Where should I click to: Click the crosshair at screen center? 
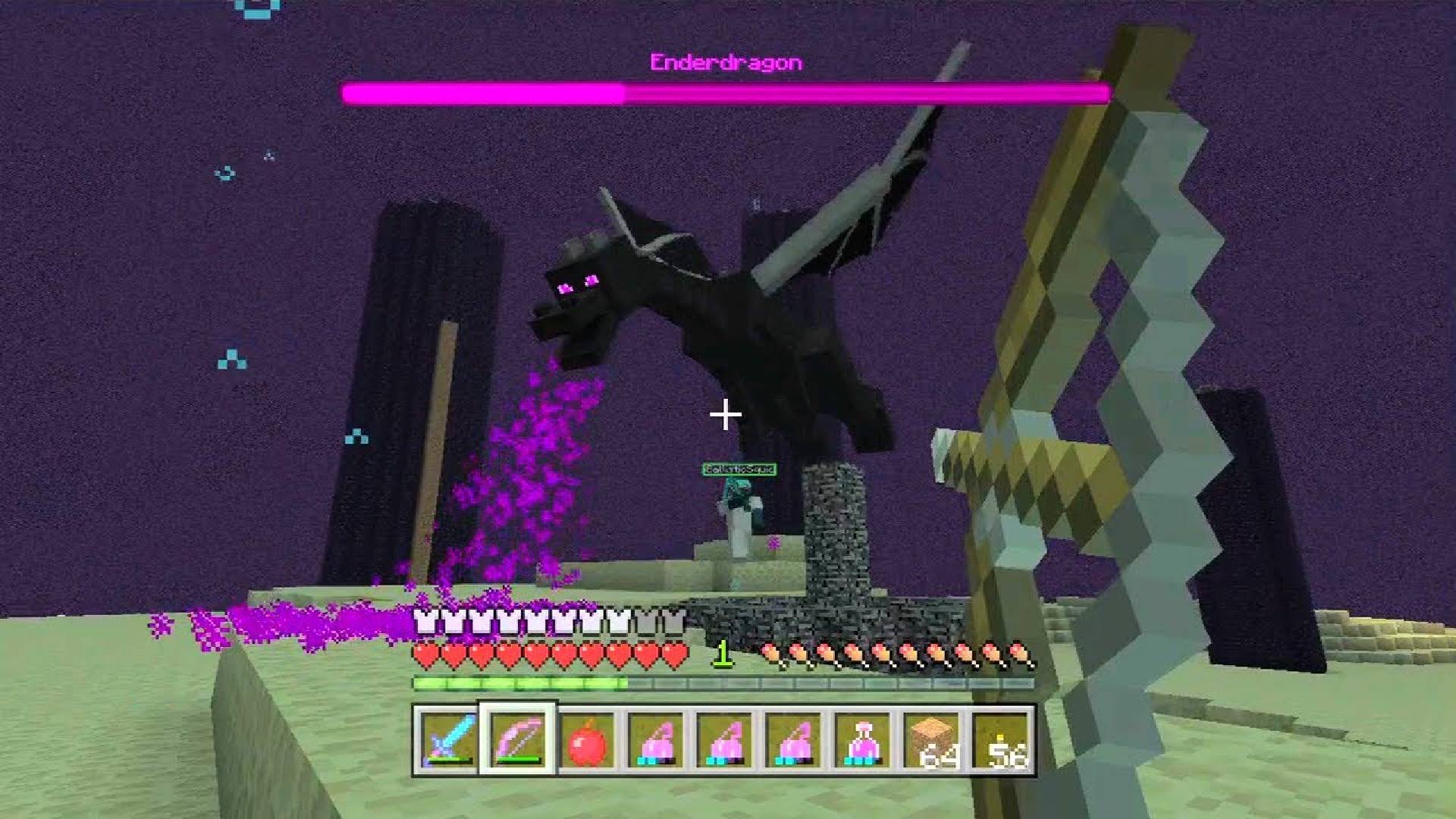pyautogui.click(x=724, y=415)
